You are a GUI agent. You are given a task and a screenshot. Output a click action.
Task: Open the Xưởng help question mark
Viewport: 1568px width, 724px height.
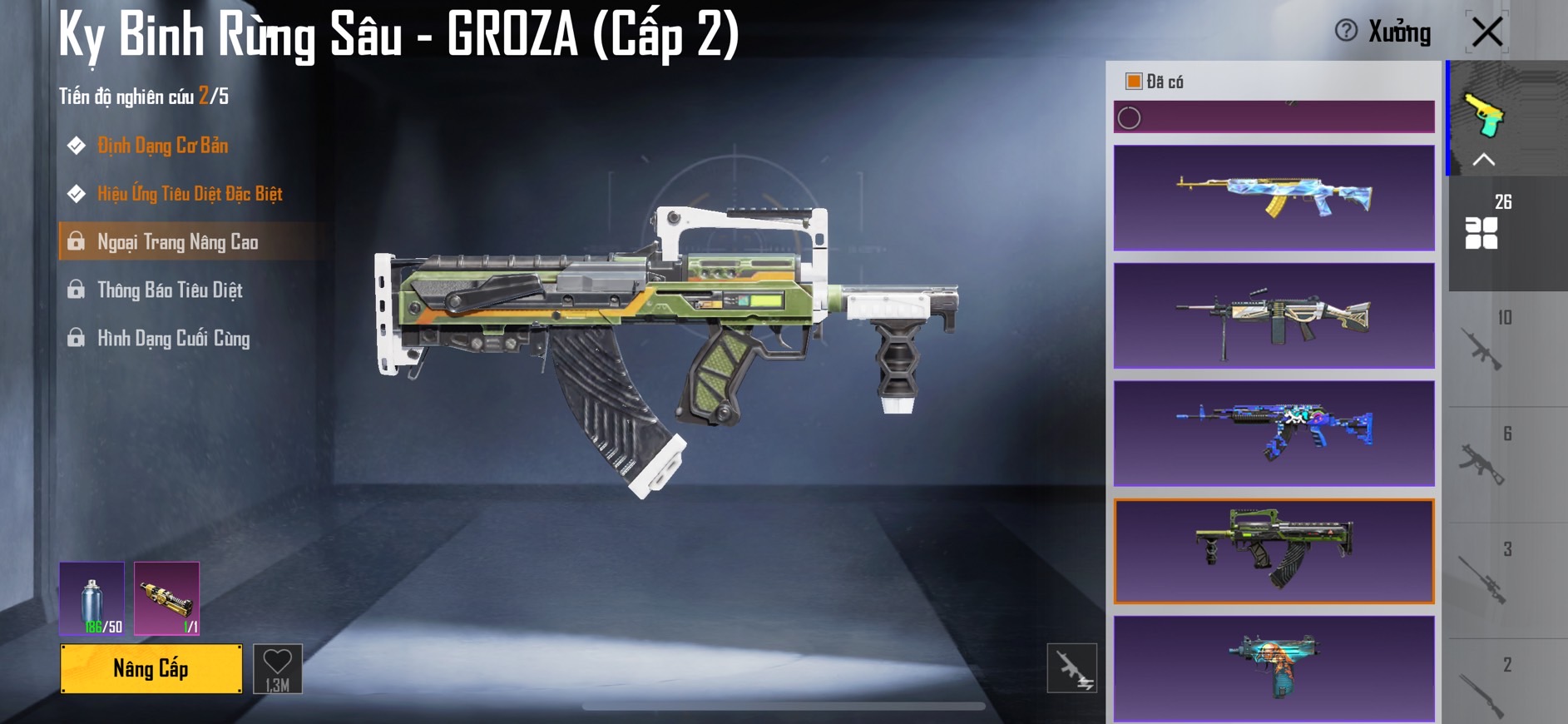click(1346, 31)
